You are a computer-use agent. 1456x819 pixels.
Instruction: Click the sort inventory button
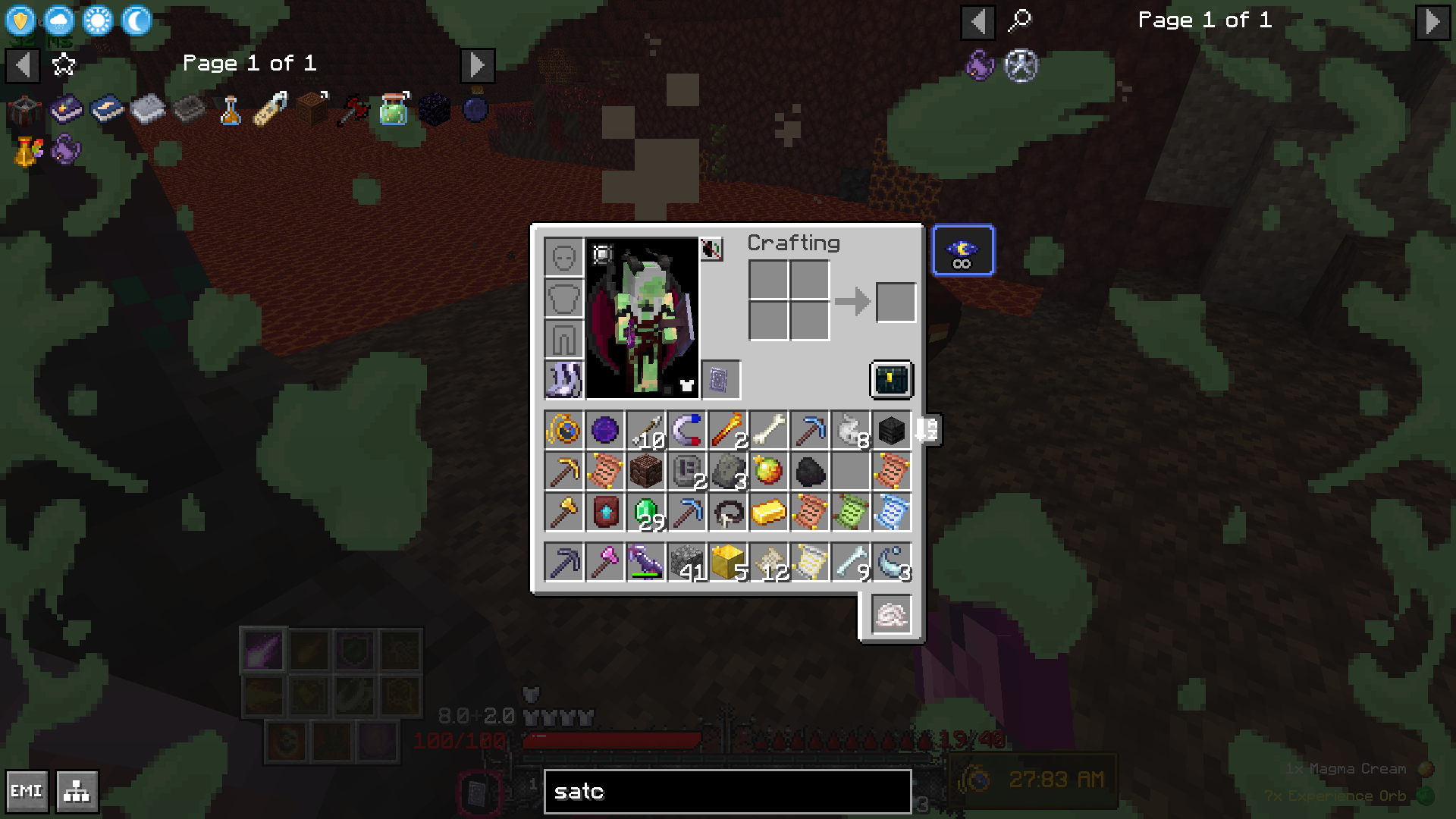point(927,430)
